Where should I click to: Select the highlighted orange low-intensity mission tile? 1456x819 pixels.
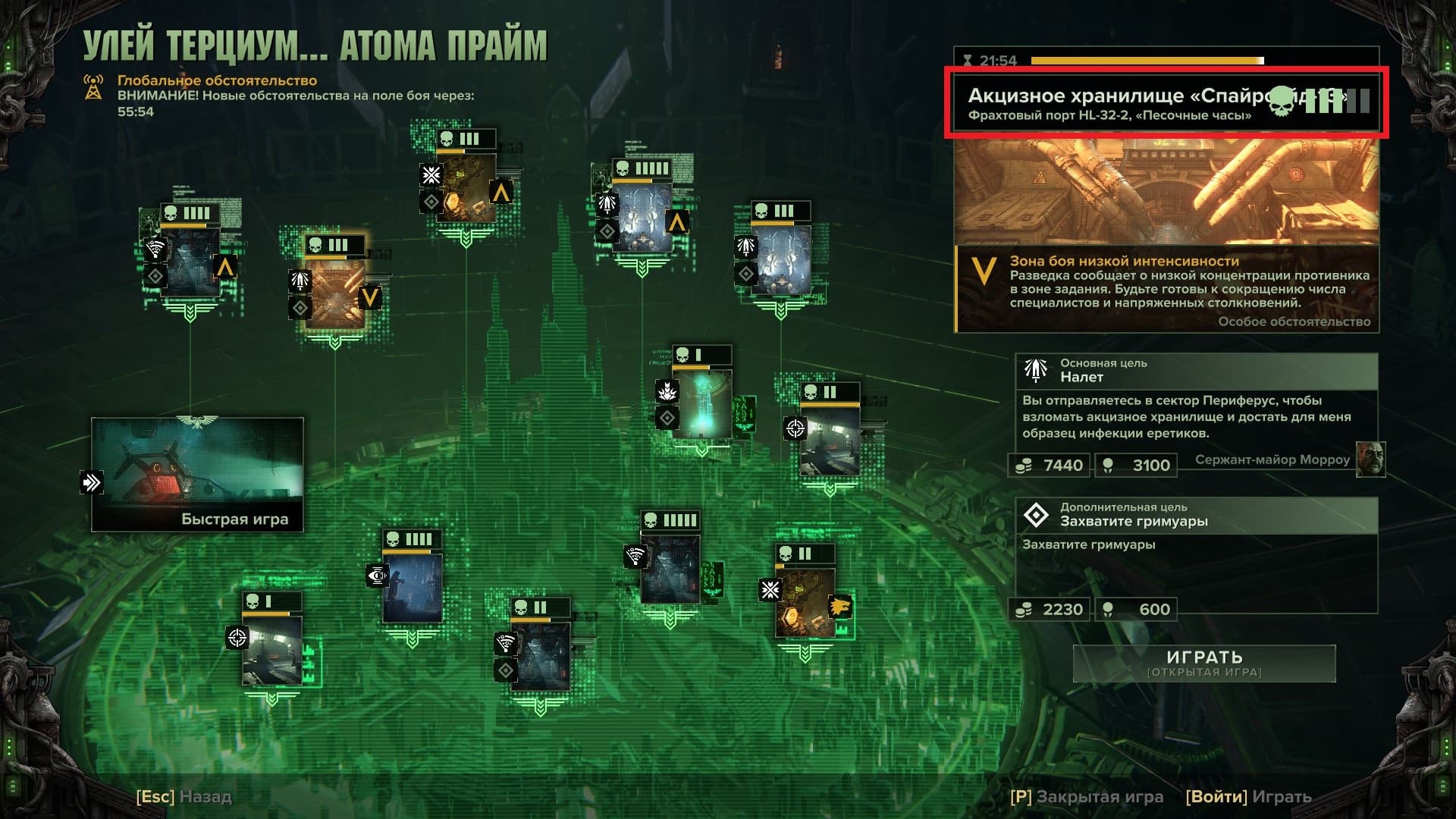click(334, 293)
